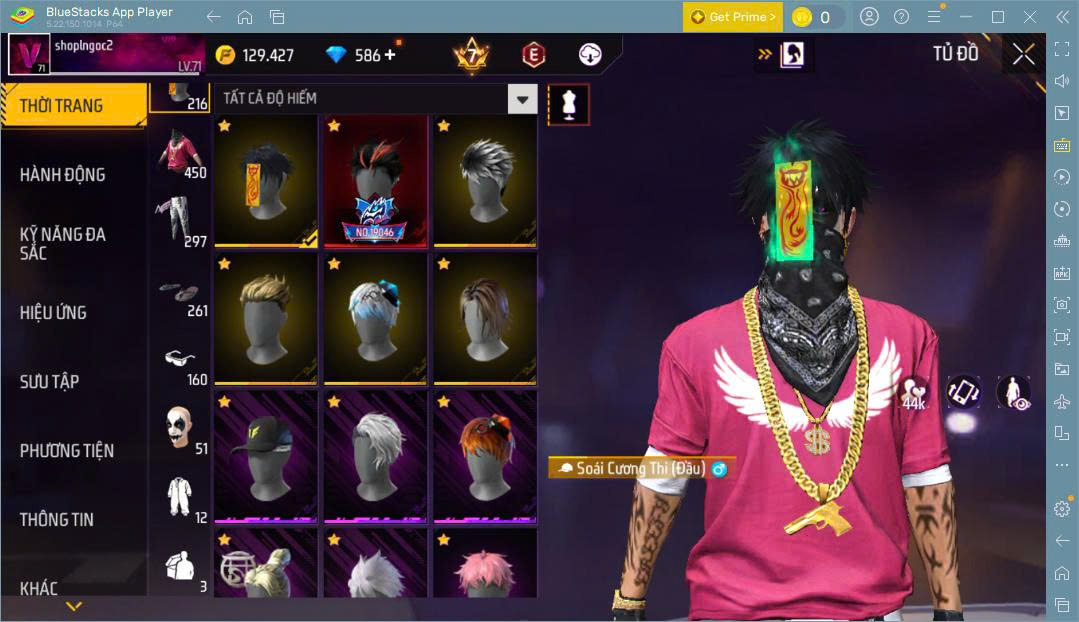This screenshot has height=622, width=1079.
Task: Equip the black hair with talisman
Action: tap(266, 181)
